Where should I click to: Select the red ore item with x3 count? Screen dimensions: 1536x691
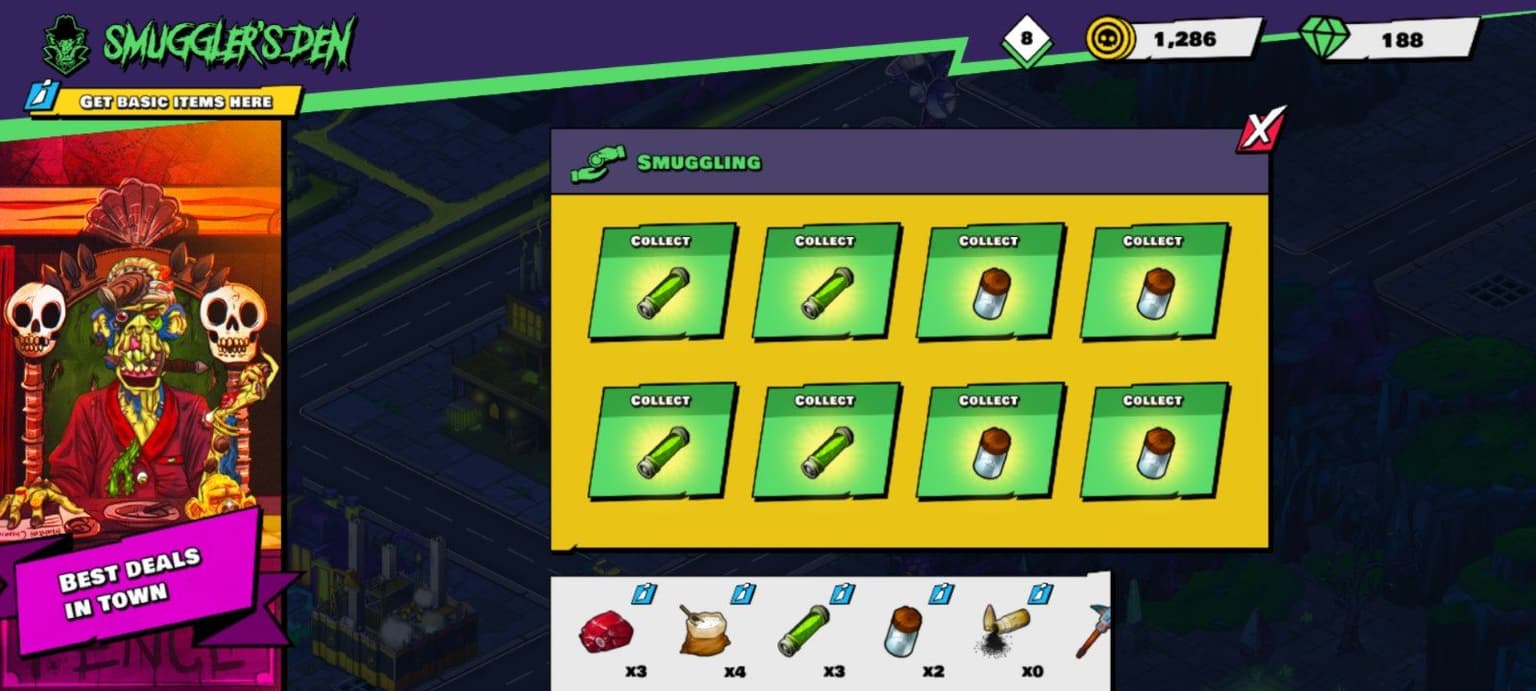pos(606,633)
